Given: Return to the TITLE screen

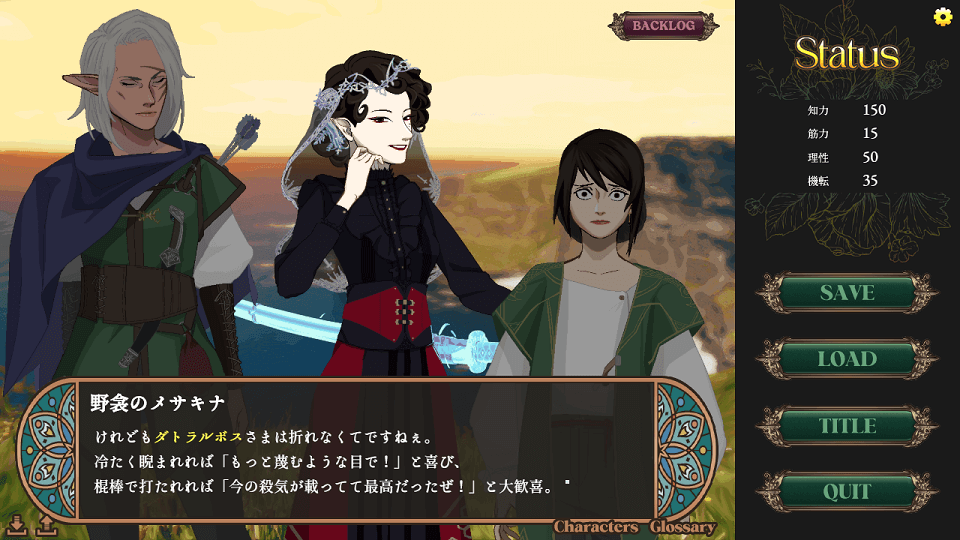Looking at the screenshot, I should click(x=847, y=426).
